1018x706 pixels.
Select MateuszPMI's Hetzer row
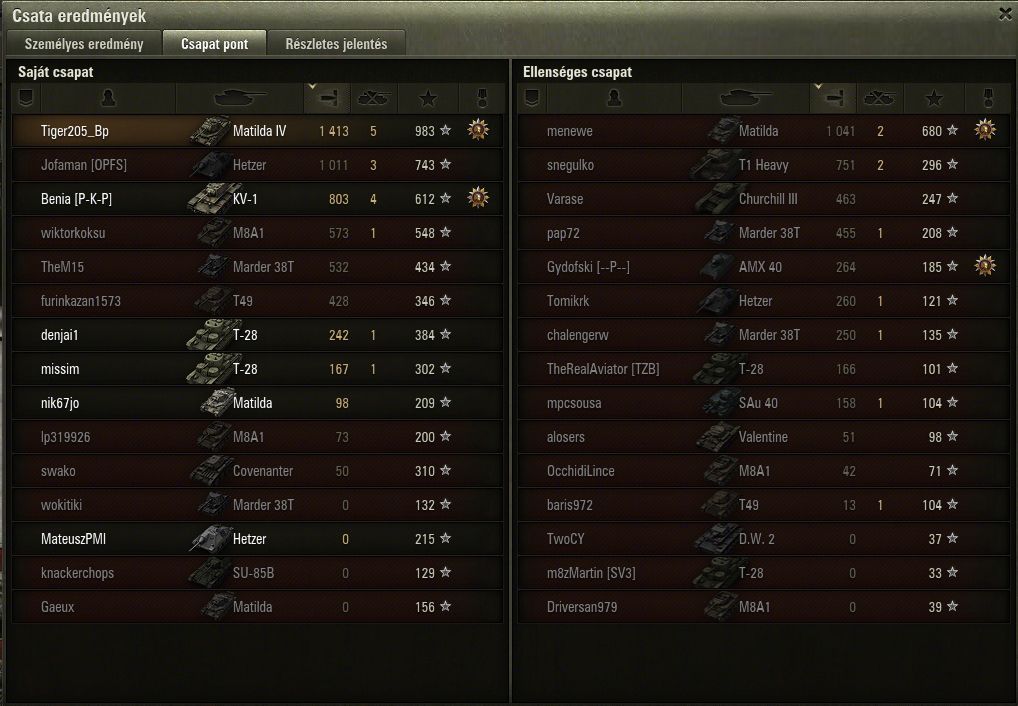click(x=73, y=539)
